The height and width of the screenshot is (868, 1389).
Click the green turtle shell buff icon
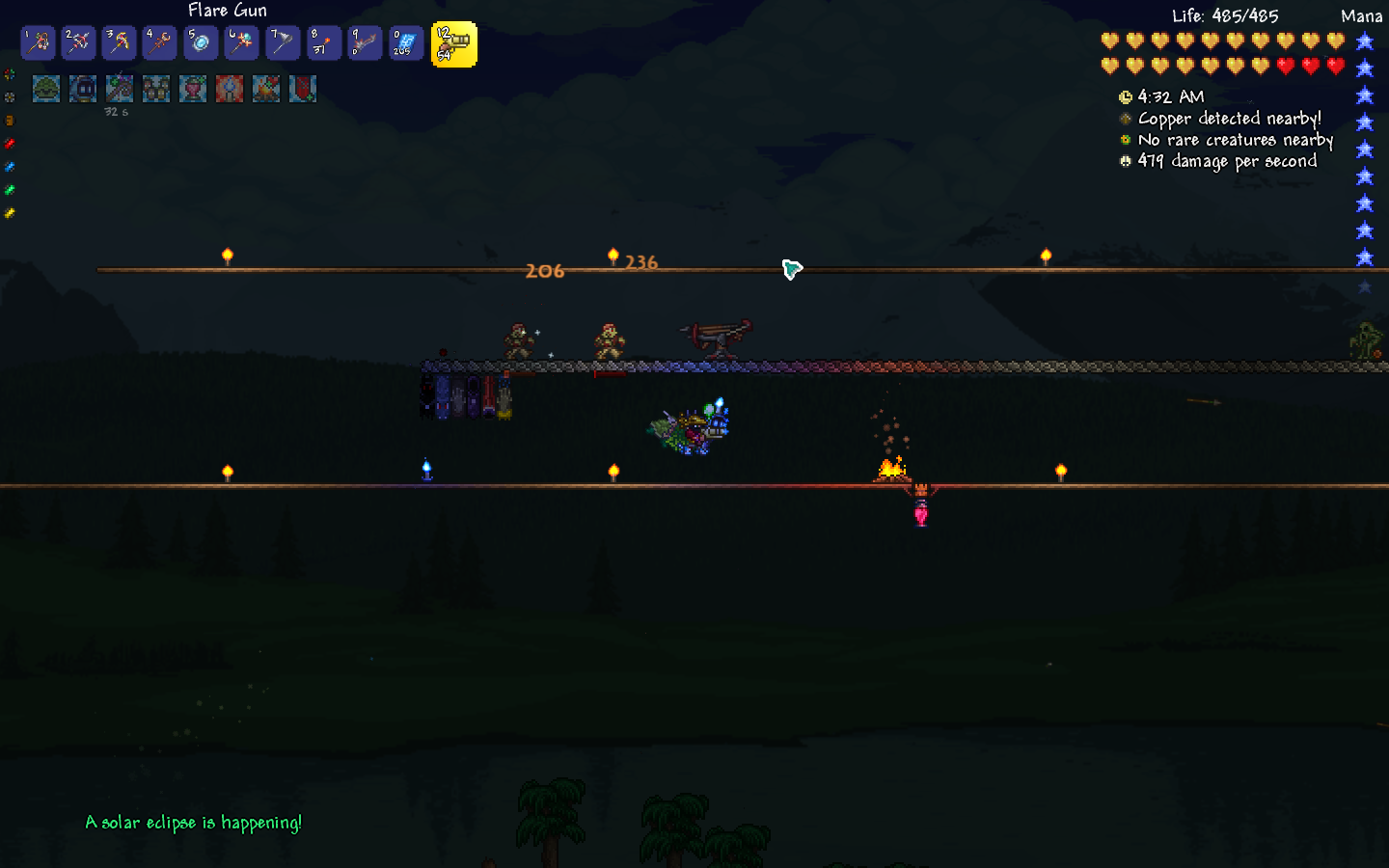[x=46, y=89]
